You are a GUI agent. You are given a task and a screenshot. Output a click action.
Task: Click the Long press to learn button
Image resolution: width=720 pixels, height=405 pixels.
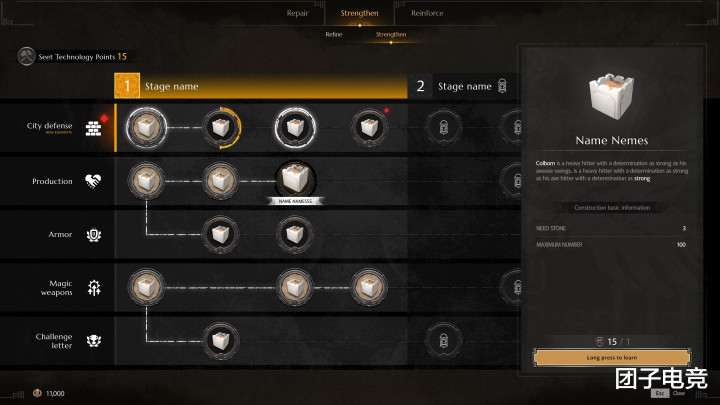(x=612, y=357)
